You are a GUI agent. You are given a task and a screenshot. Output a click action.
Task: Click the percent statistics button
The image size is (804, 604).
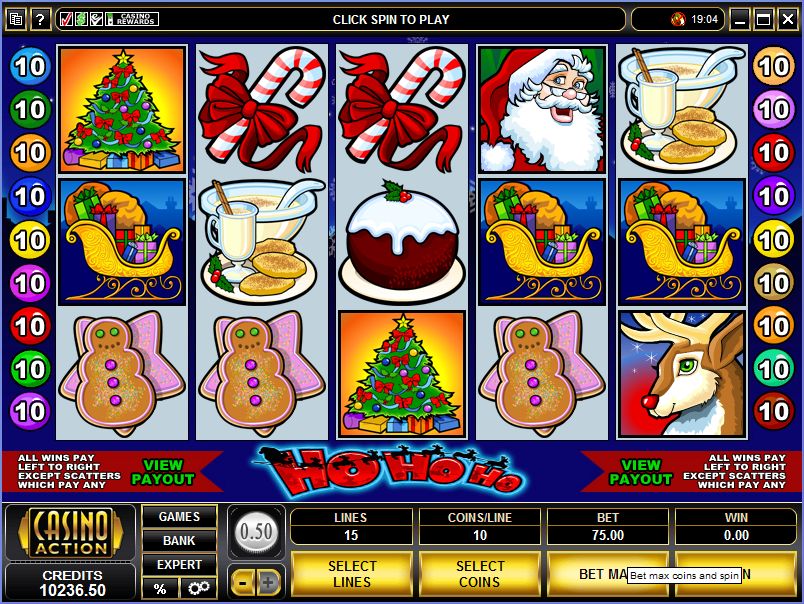160,589
